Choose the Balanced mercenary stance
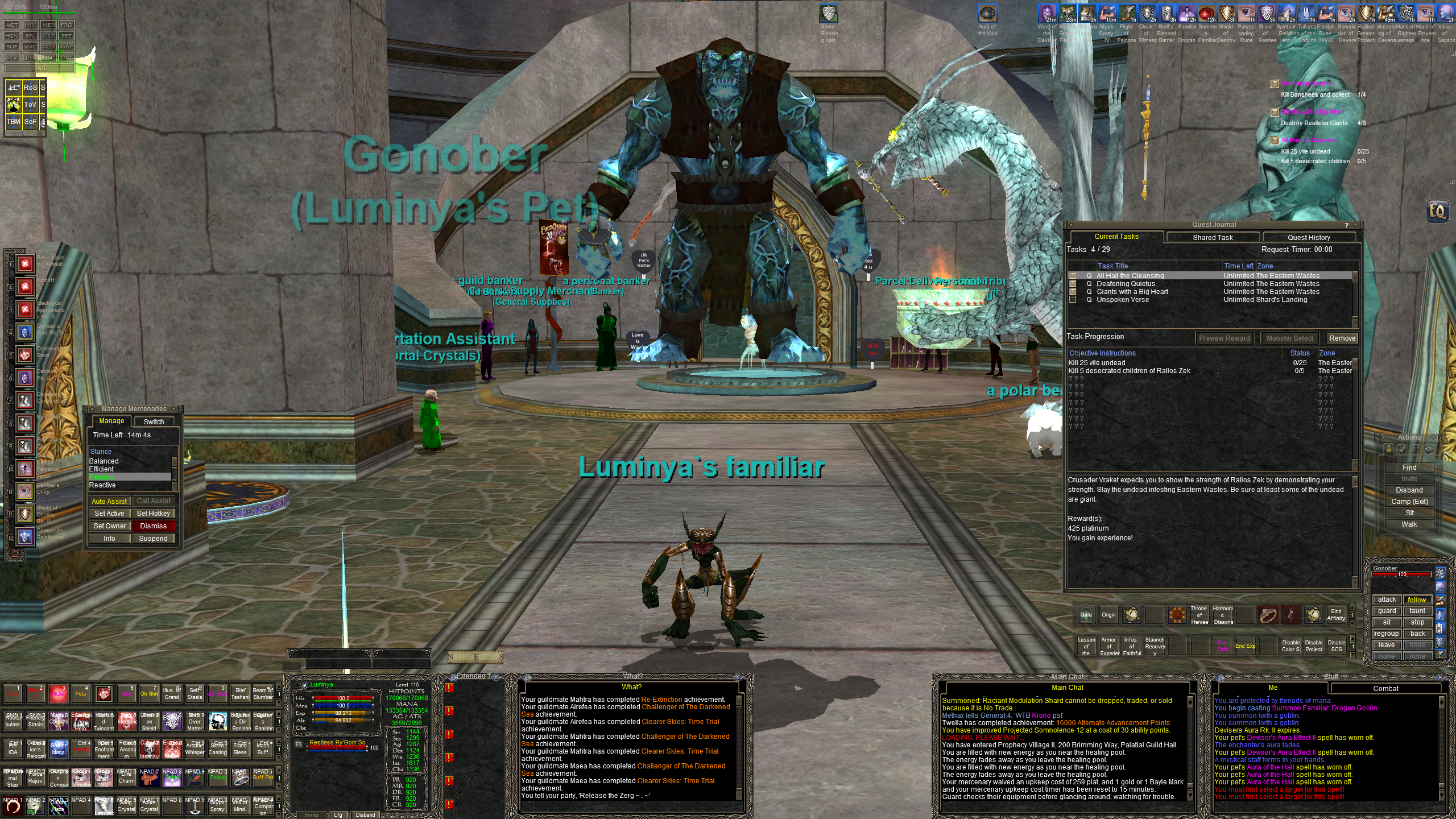The image size is (1456, 819). pyautogui.click(x=104, y=461)
